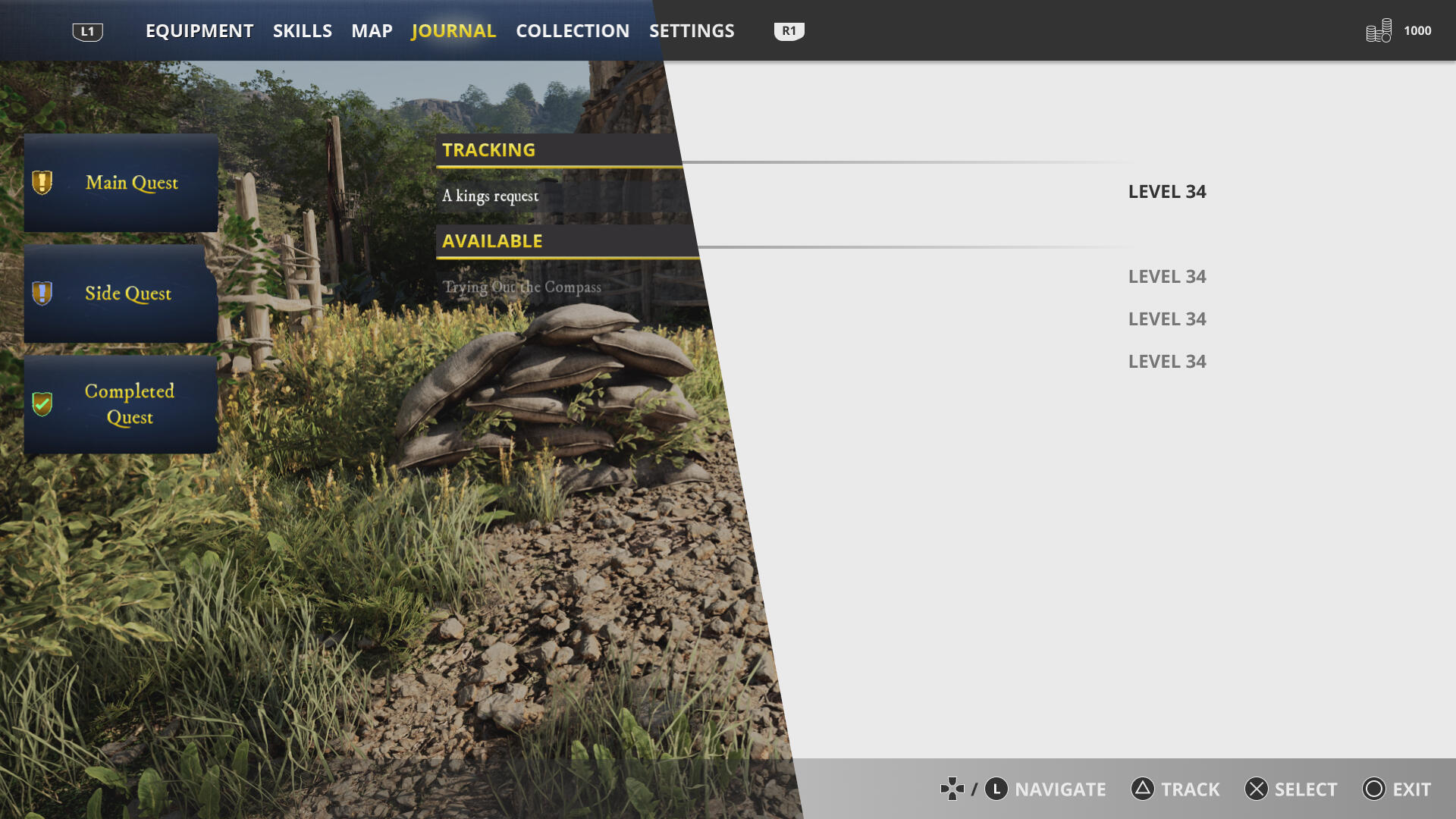Screen dimensions: 1456x819
Task: Select the tracked quest A kings request
Action: [491, 196]
